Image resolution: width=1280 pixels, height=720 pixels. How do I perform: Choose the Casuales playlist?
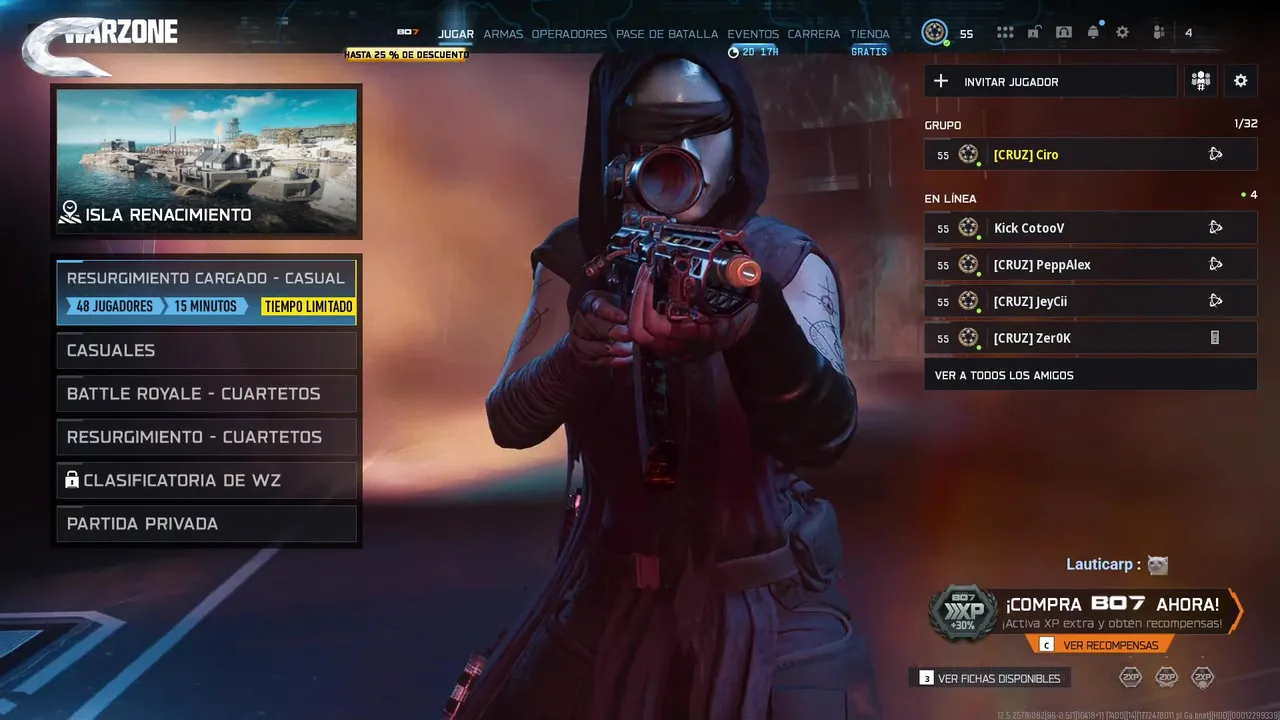tap(206, 350)
